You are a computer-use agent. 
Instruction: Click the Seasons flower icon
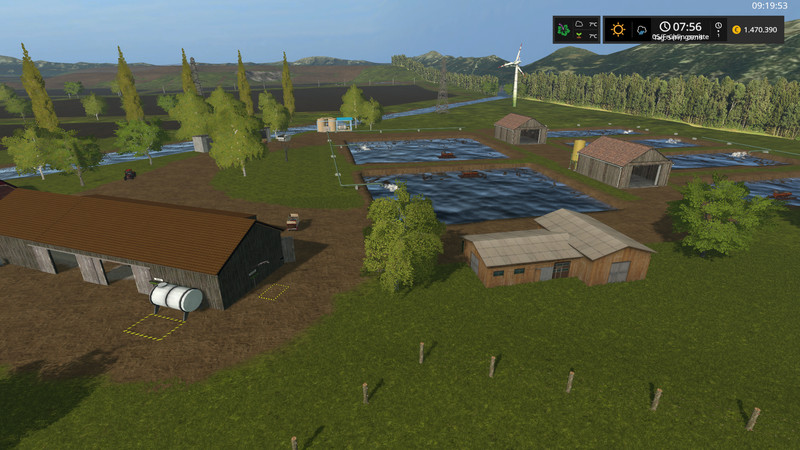tap(565, 29)
